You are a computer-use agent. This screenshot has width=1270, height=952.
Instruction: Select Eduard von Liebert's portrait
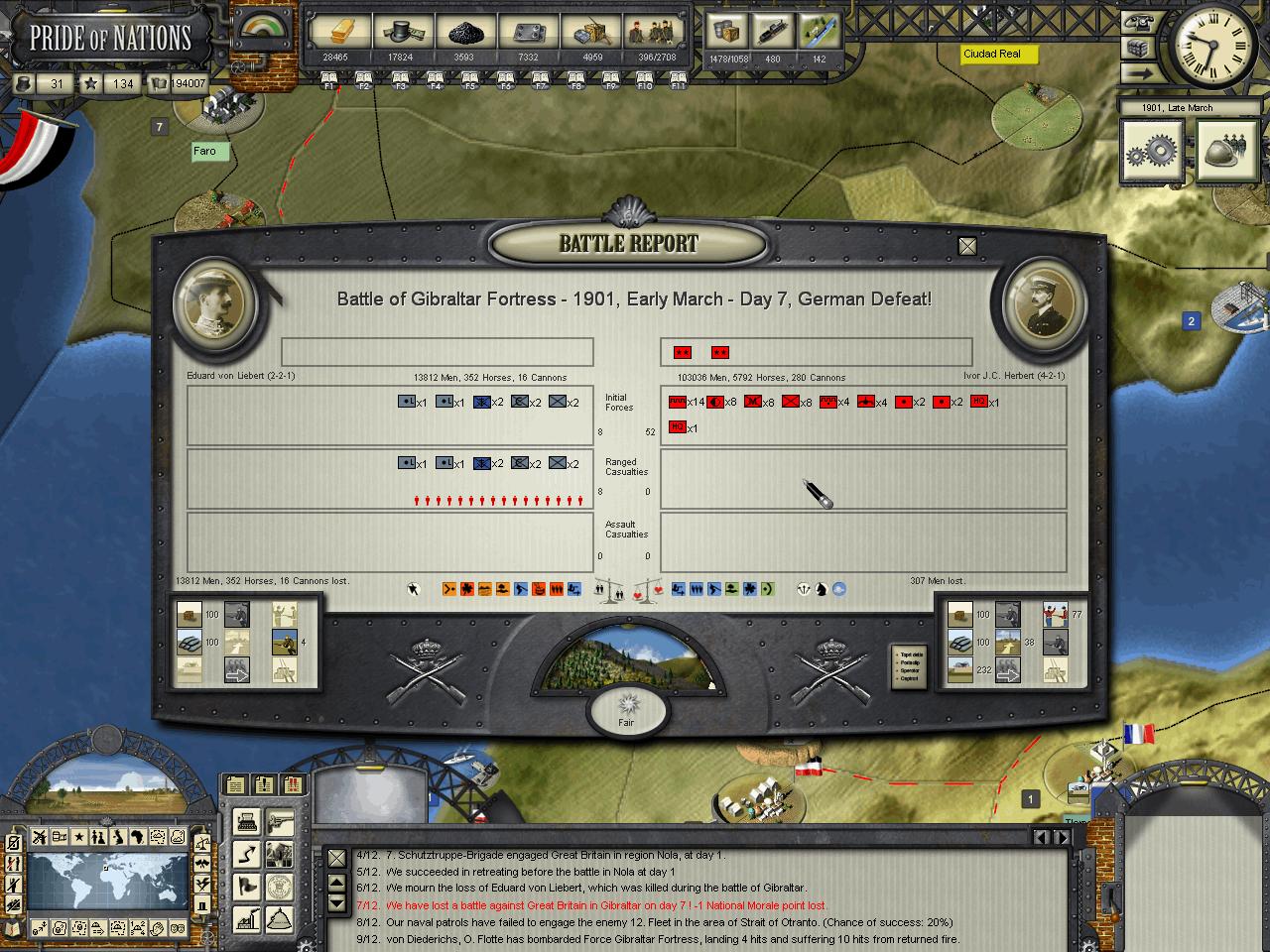click(214, 301)
